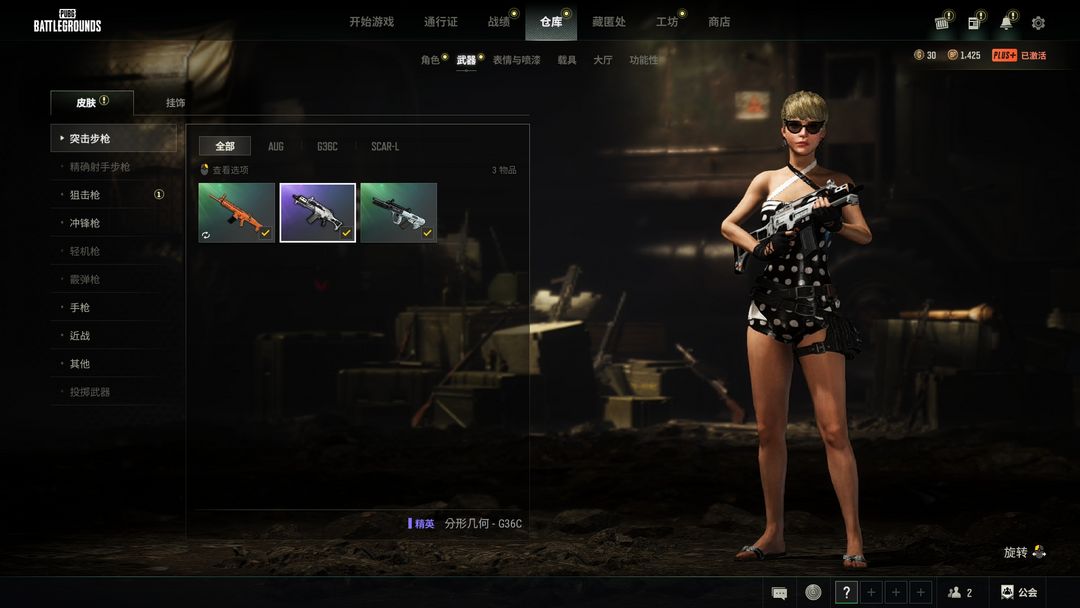
Task: Open the 载具 sub-tab
Action: pyautogui.click(x=567, y=60)
